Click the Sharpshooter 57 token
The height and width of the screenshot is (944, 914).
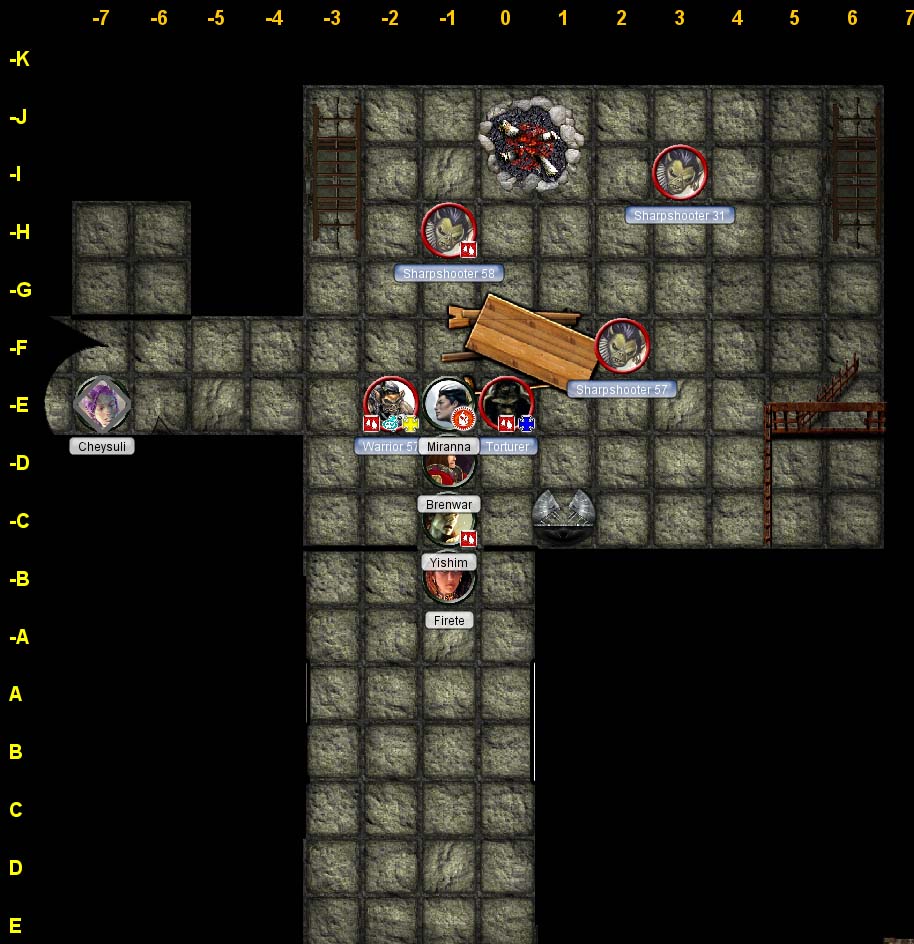pyautogui.click(x=622, y=347)
